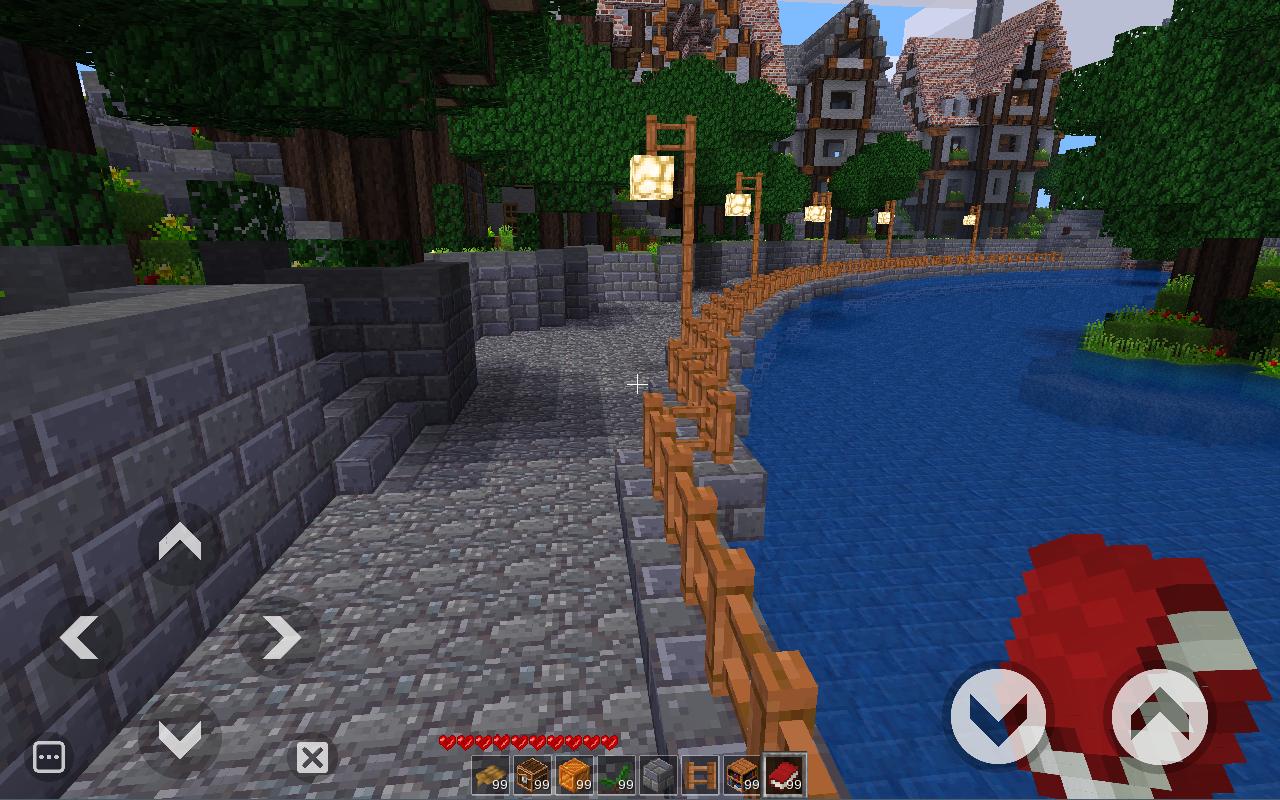Tap the strafe left arrow control

point(80,637)
